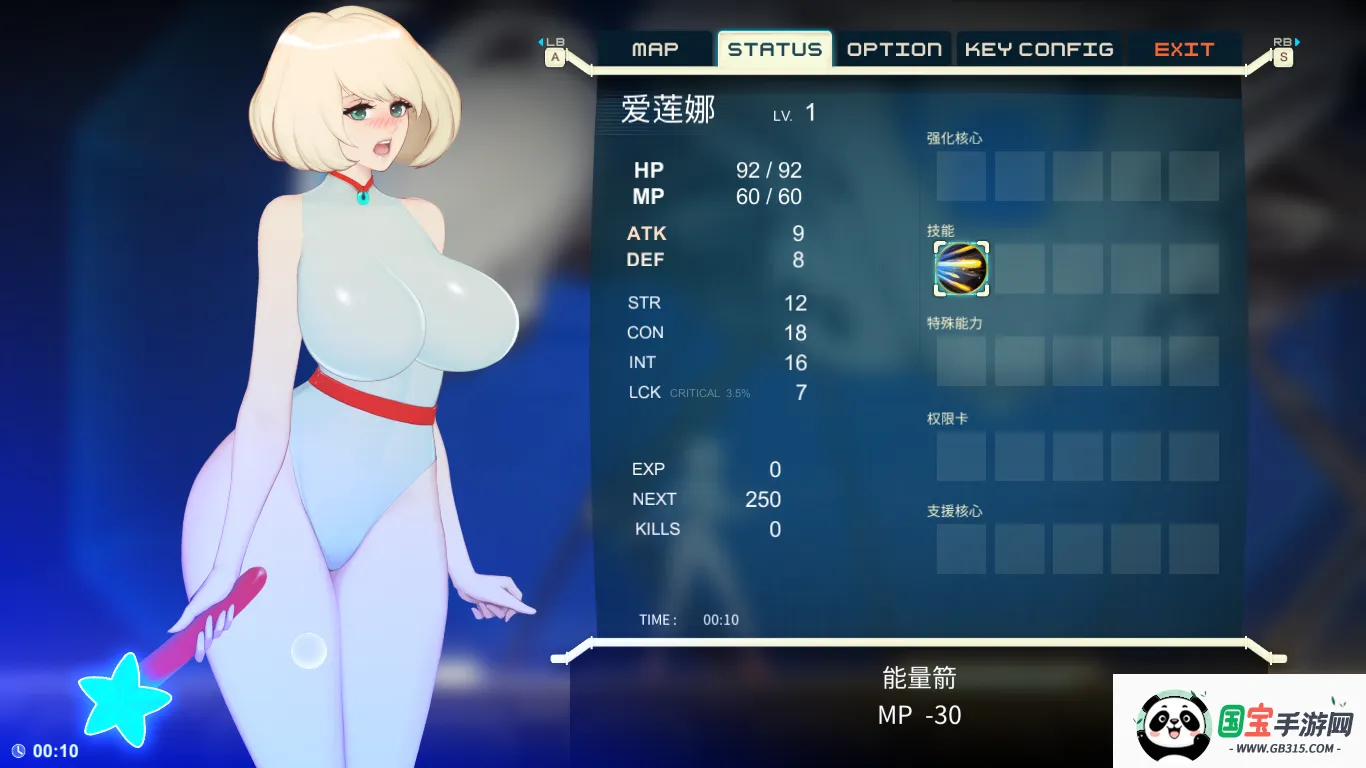
Task: Click the RB shoulder button indicator
Action: 1283,42
